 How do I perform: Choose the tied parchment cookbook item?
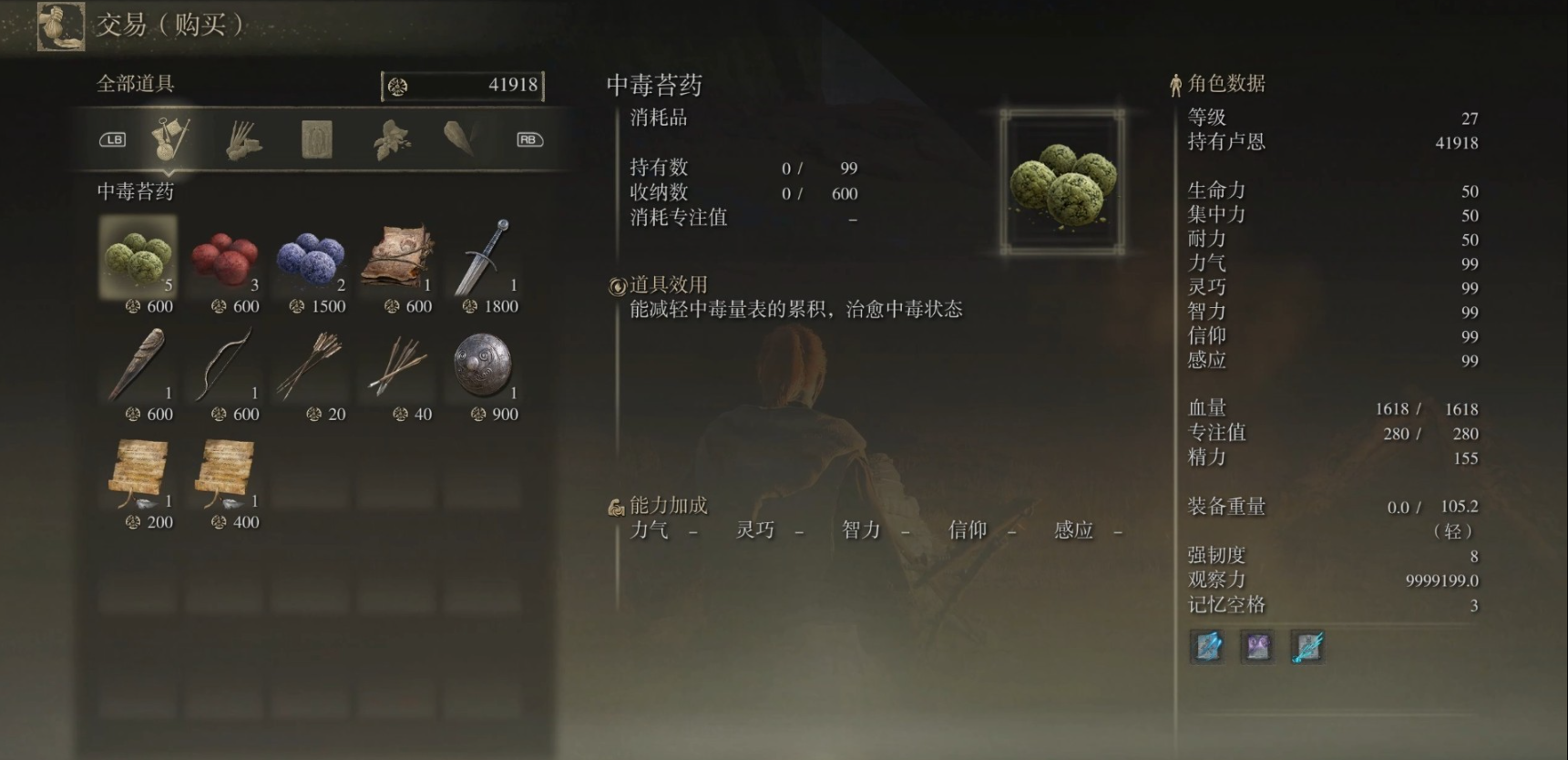pos(396,259)
